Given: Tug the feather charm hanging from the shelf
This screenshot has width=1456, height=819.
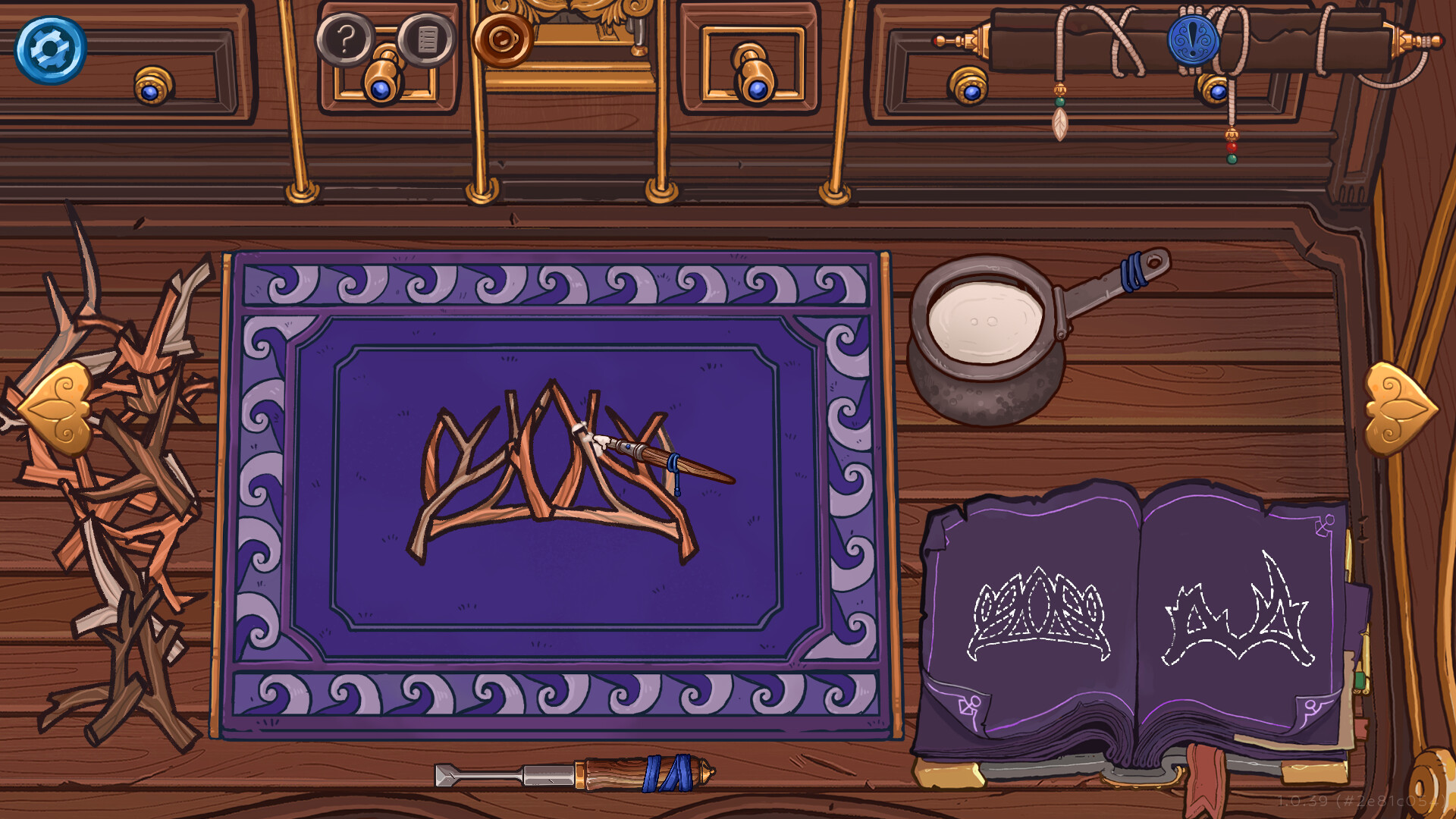Looking at the screenshot, I should 1059,123.
